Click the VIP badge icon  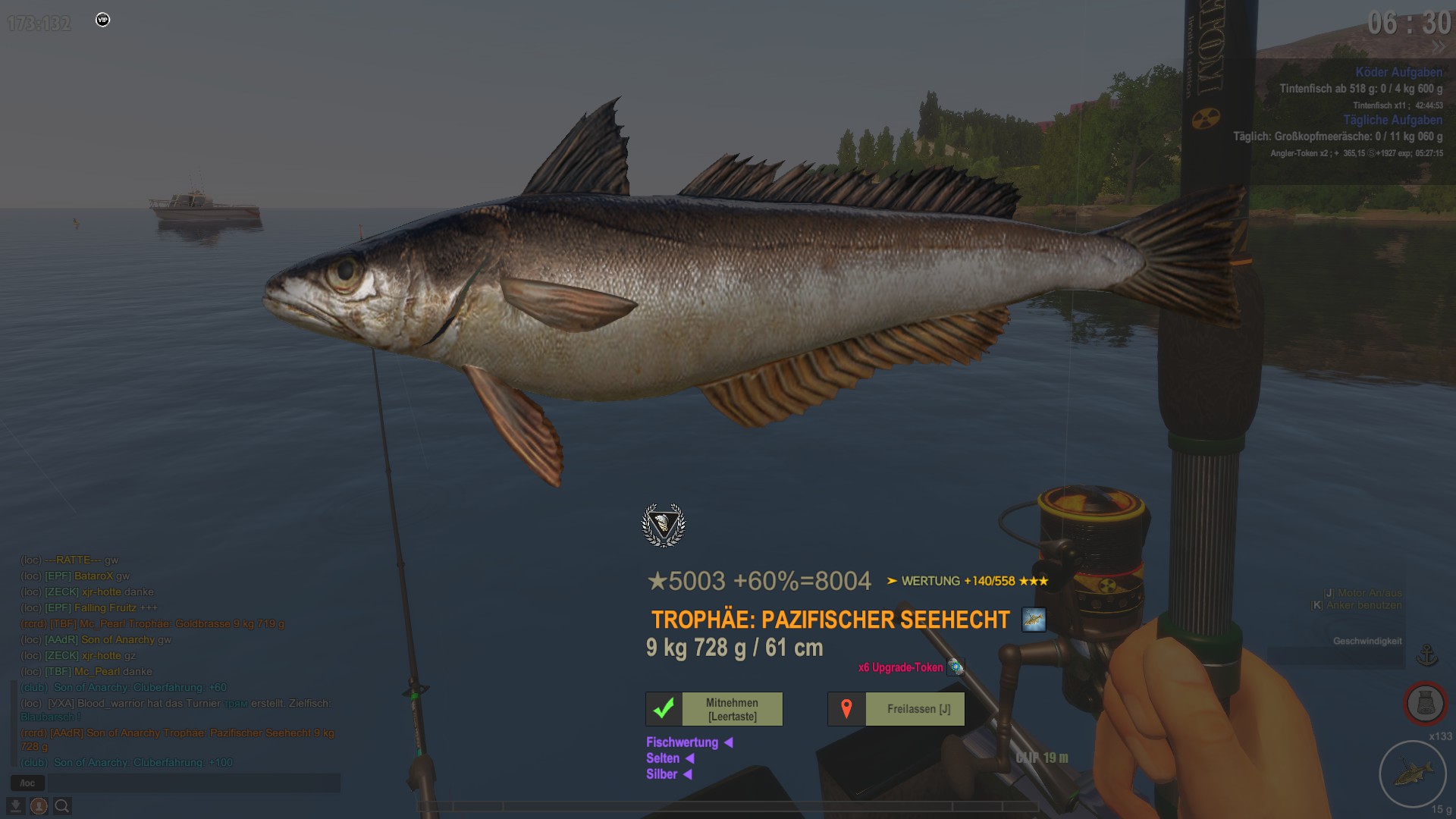[103, 20]
